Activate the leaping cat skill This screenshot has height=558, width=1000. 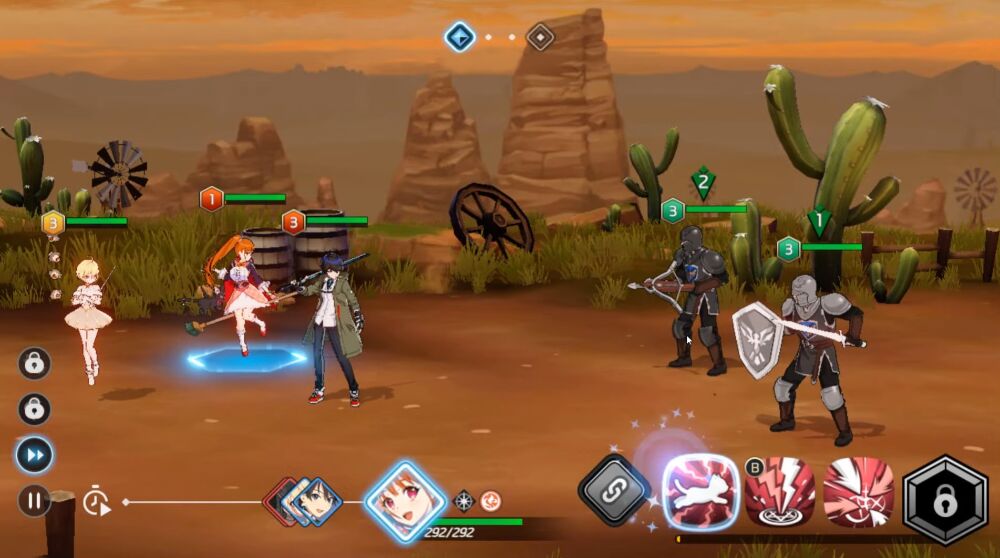[x=702, y=491]
